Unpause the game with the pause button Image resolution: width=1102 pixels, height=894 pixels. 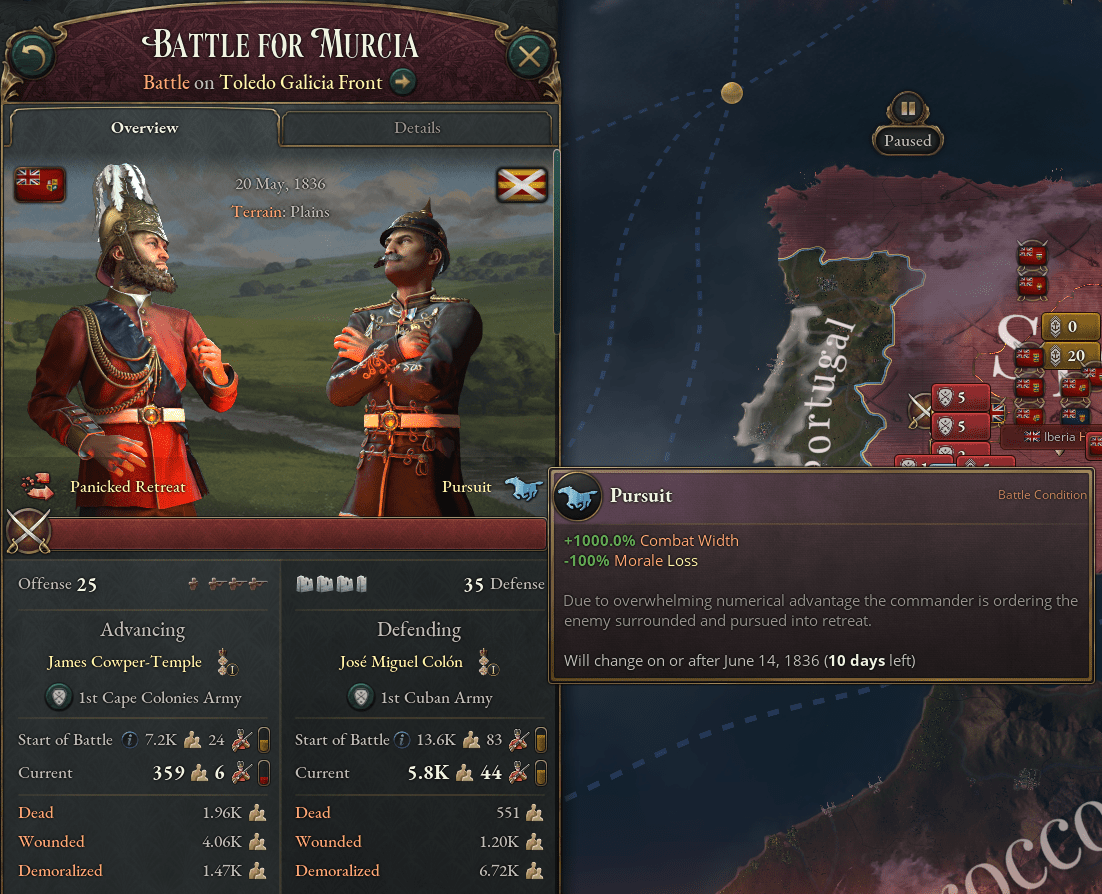(x=907, y=108)
